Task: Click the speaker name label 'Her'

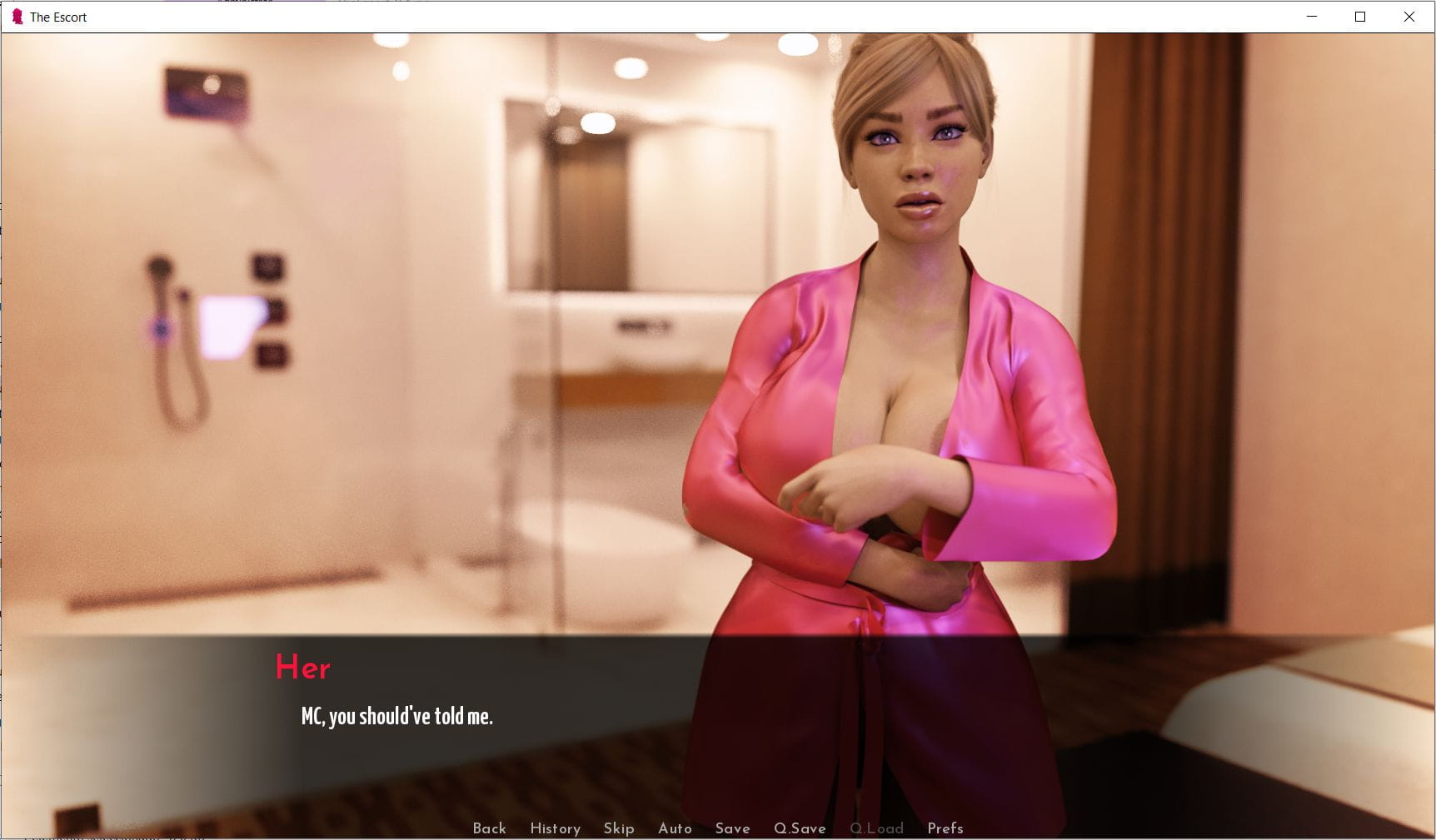Action: [x=302, y=667]
